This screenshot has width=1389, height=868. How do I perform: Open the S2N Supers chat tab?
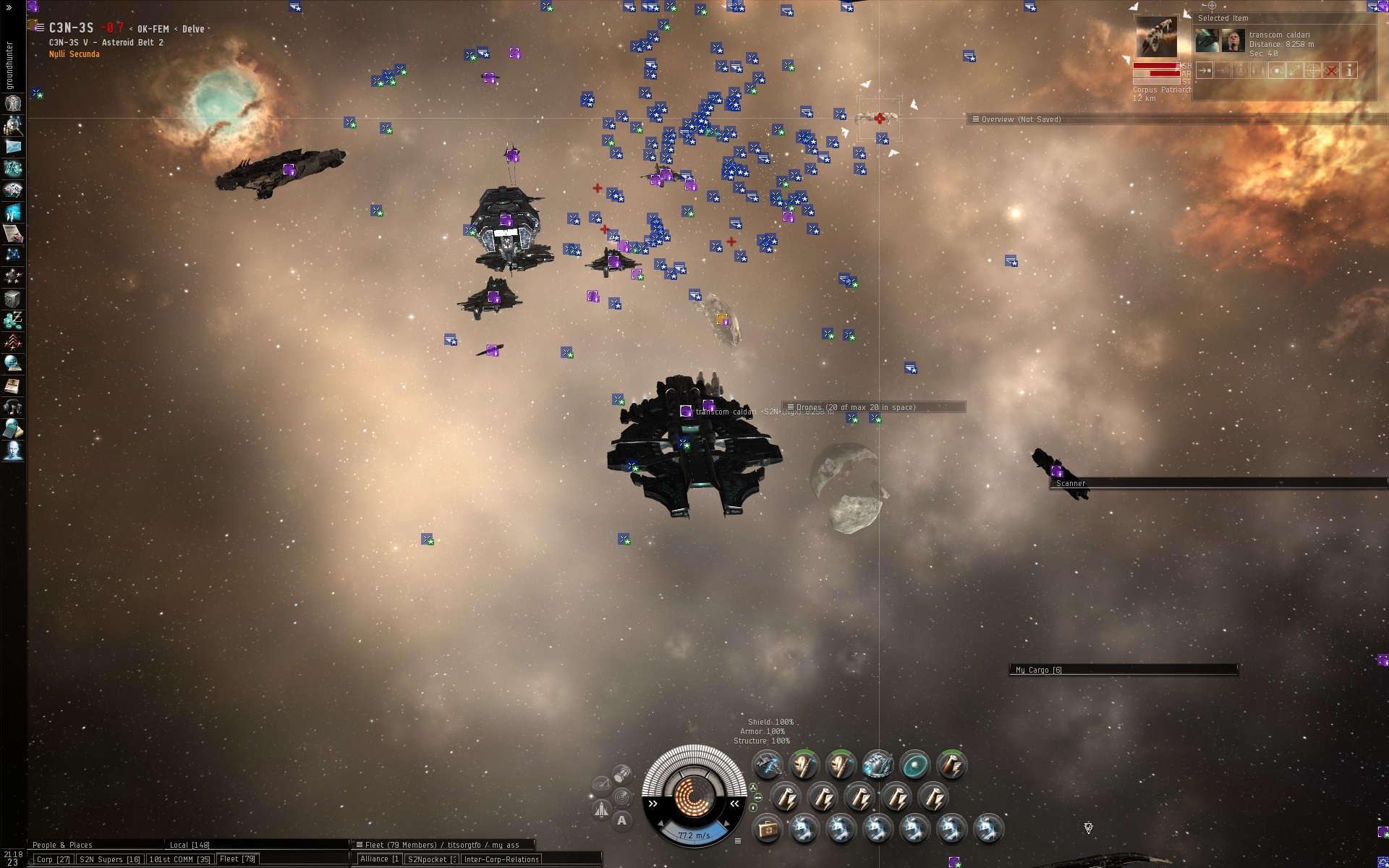pos(109,859)
